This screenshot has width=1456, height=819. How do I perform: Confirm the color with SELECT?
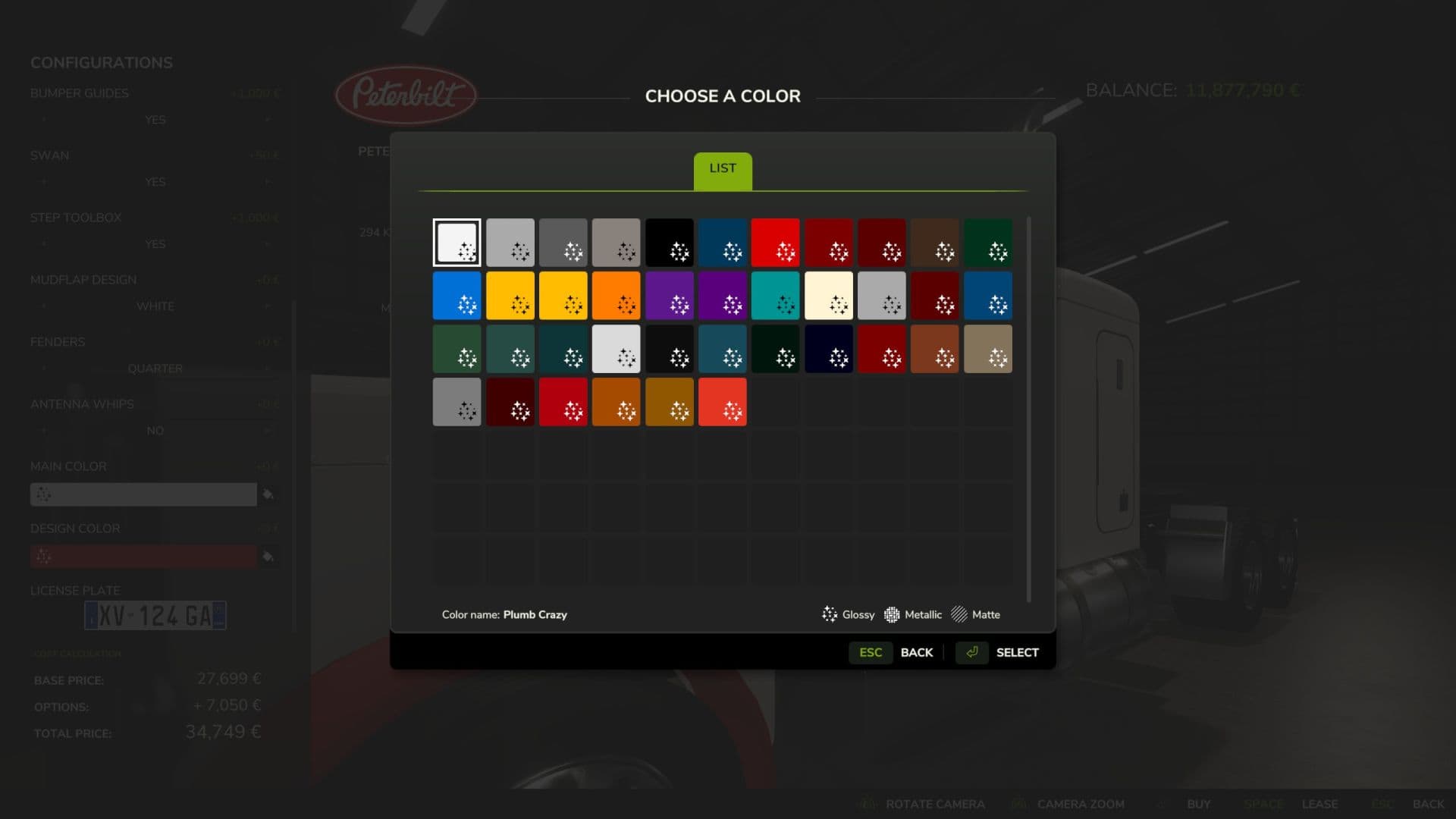point(1016,652)
